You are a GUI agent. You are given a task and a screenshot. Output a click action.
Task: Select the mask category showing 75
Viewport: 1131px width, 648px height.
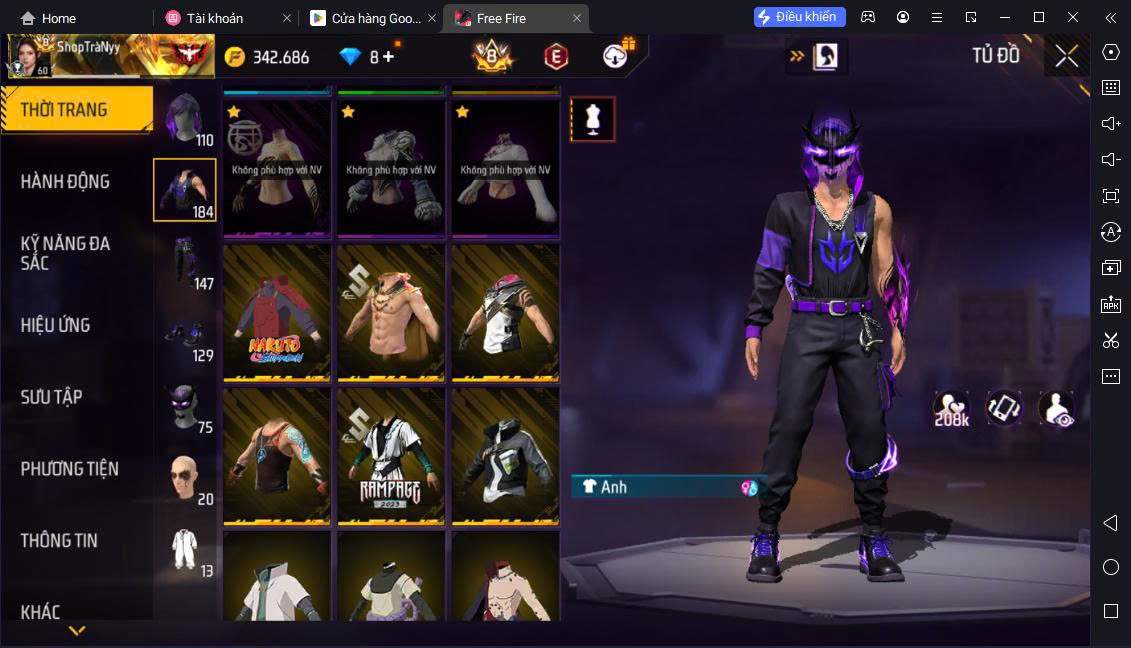[185, 407]
